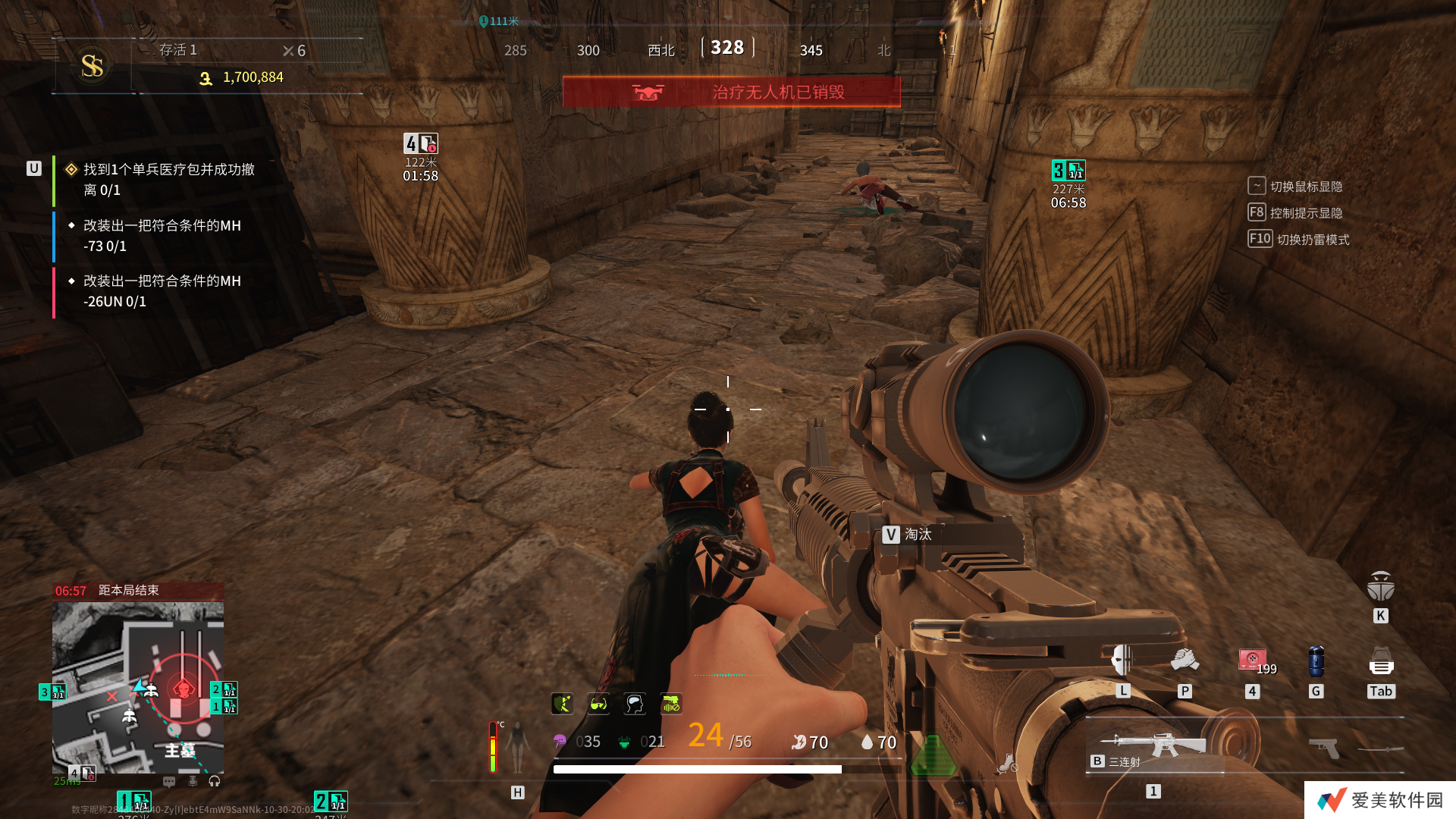Switch to the pistol sidearm slot
The width and height of the screenshot is (1456, 819).
1324,748
